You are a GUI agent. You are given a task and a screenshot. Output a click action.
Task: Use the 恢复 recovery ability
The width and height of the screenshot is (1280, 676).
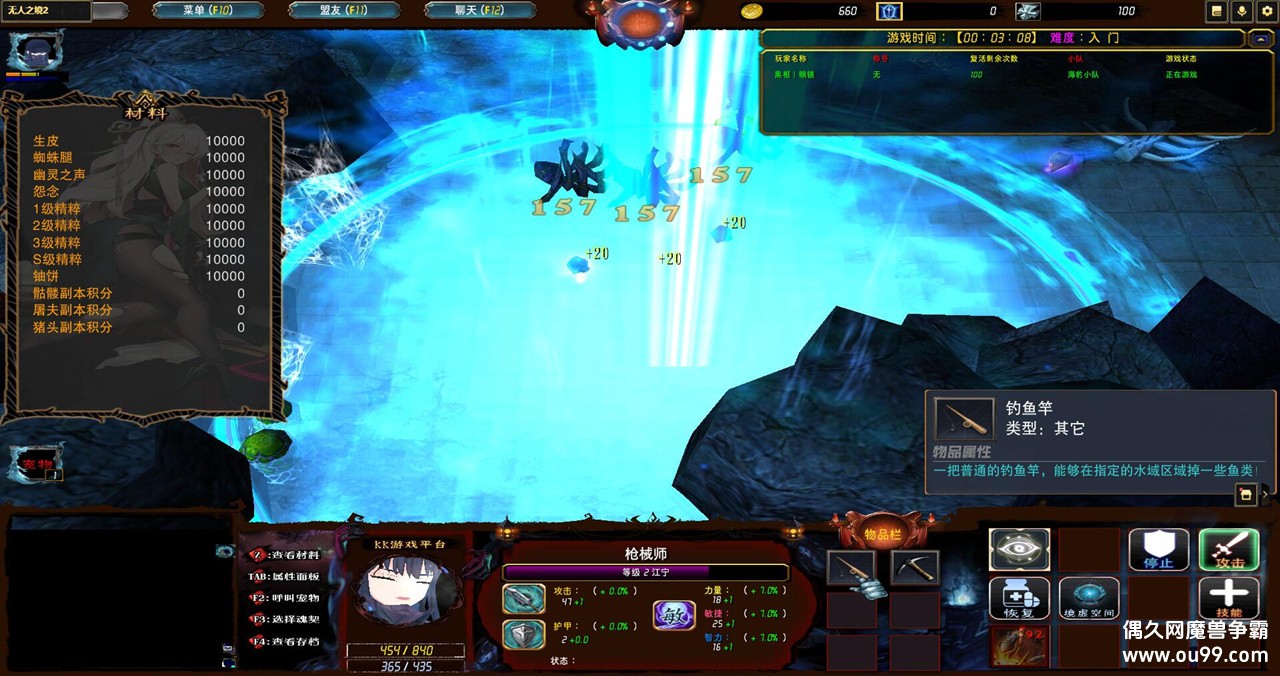click(x=1019, y=598)
